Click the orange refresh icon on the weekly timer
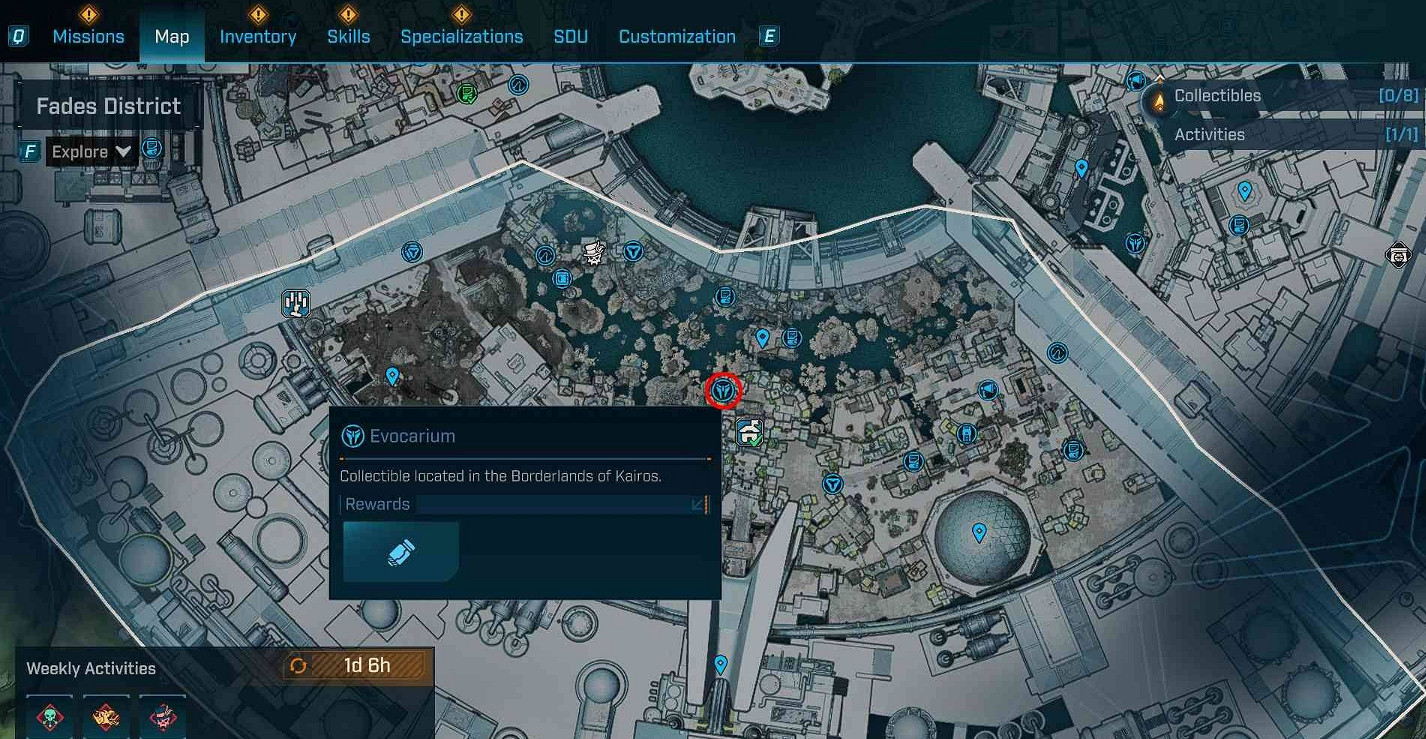1426x739 pixels. (x=297, y=664)
